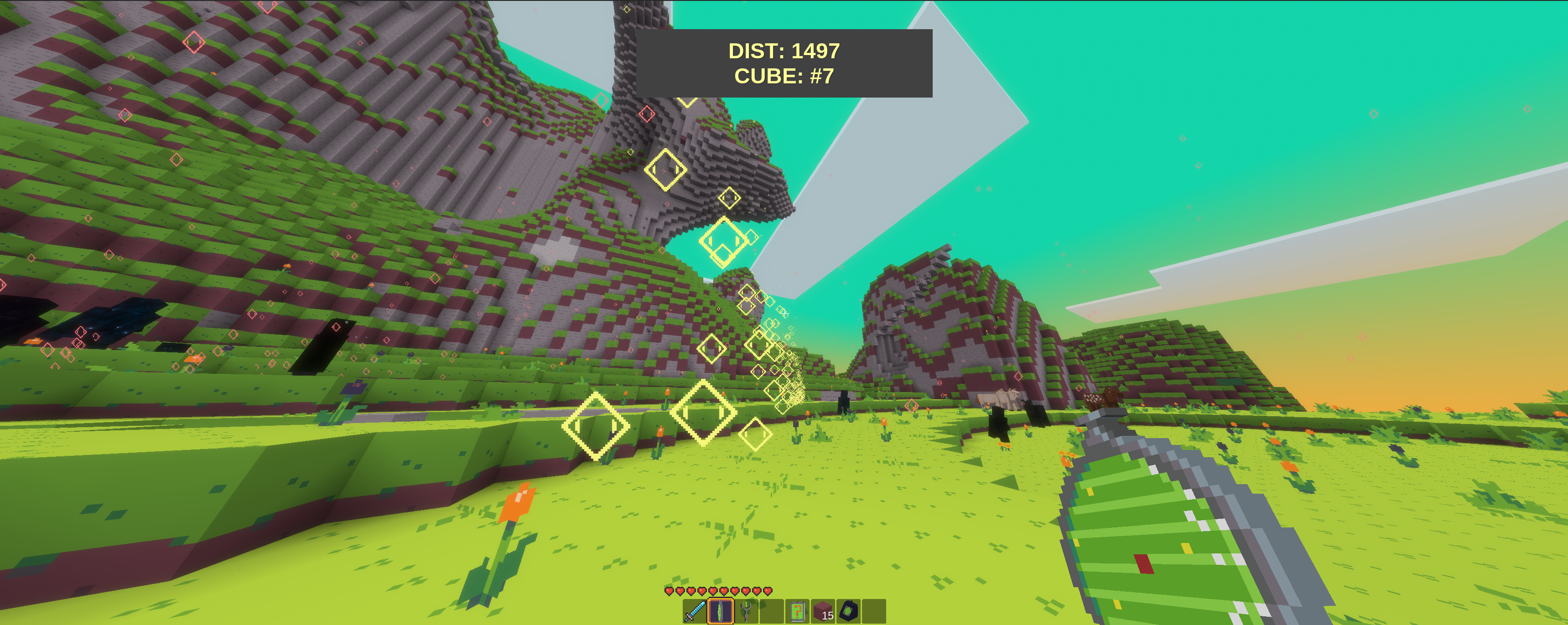1568x625 pixels.
Task: Select the dirt block stack of 15
Action: (823, 611)
